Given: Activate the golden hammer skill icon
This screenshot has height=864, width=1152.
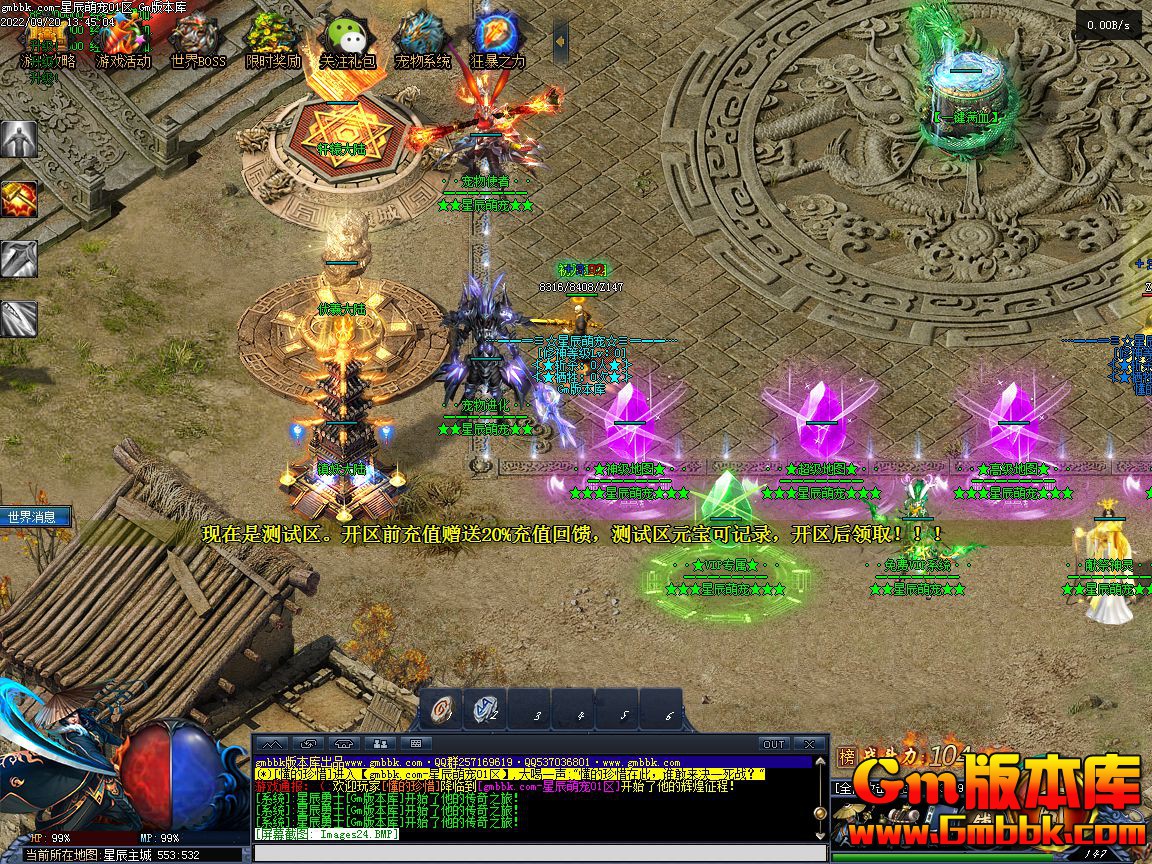Looking at the screenshot, I should [x=19, y=199].
